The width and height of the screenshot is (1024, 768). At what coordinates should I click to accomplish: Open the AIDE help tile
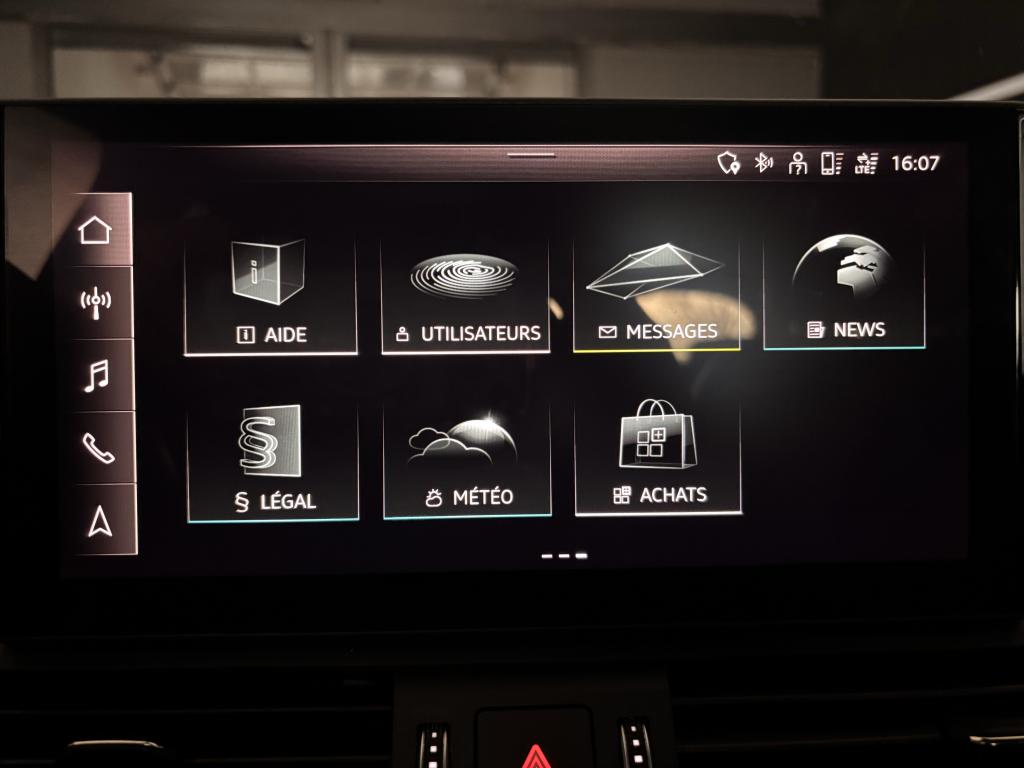(270, 295)
